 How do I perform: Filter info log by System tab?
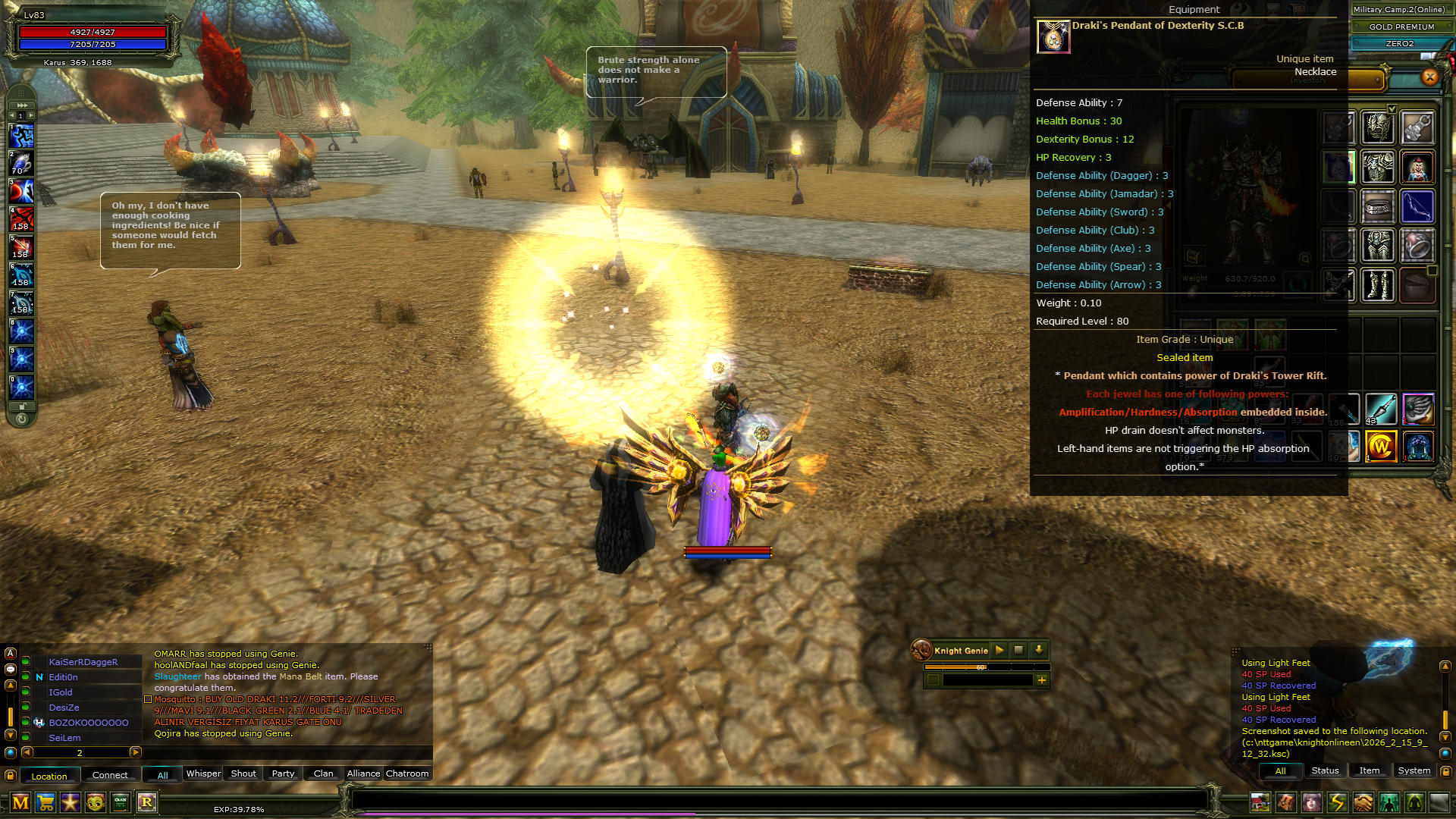pyautogui.click(x=1414, y=770)
